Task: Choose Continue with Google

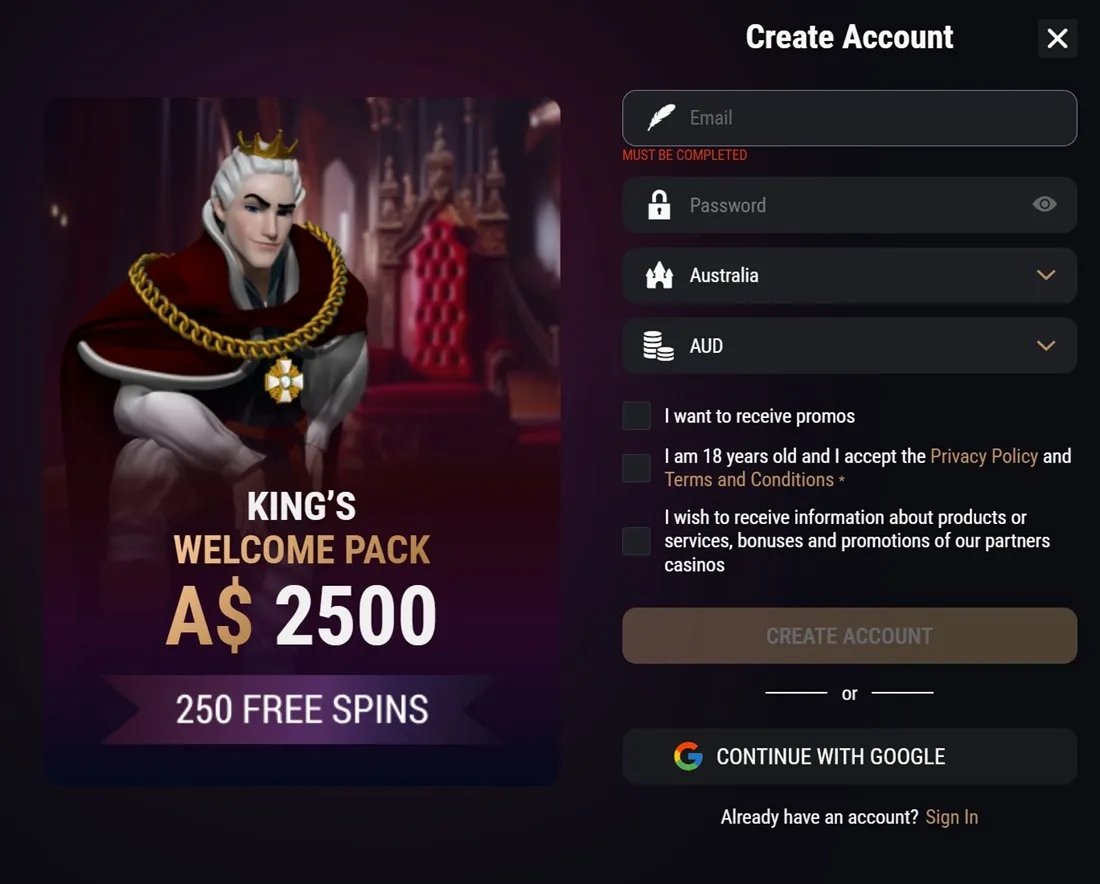Action: (849, 756)
